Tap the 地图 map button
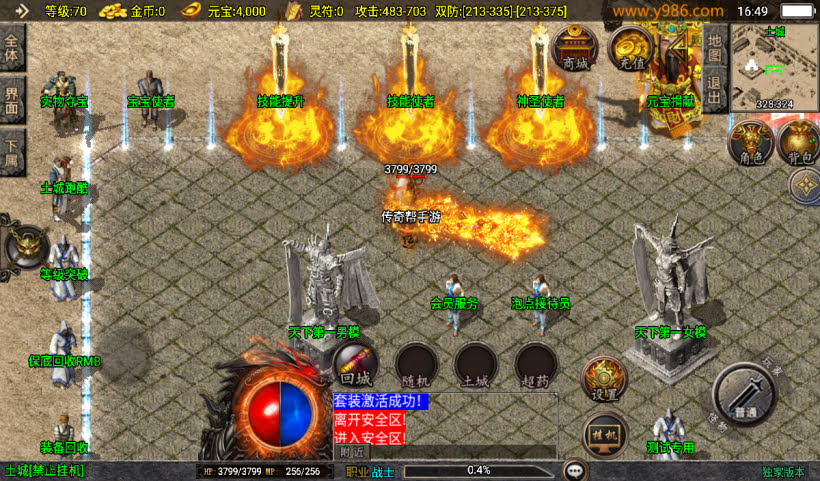The width and height of the screenshot is (820, 481). point(713,45)
